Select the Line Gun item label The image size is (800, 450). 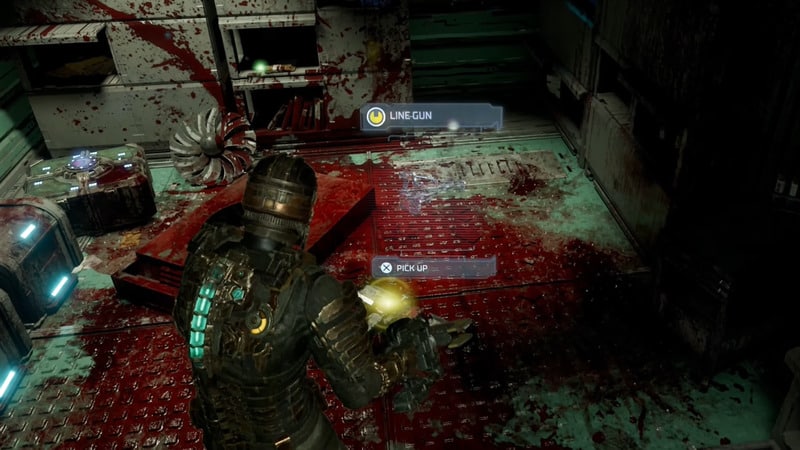pyautogui.click(x=430, y=118)
